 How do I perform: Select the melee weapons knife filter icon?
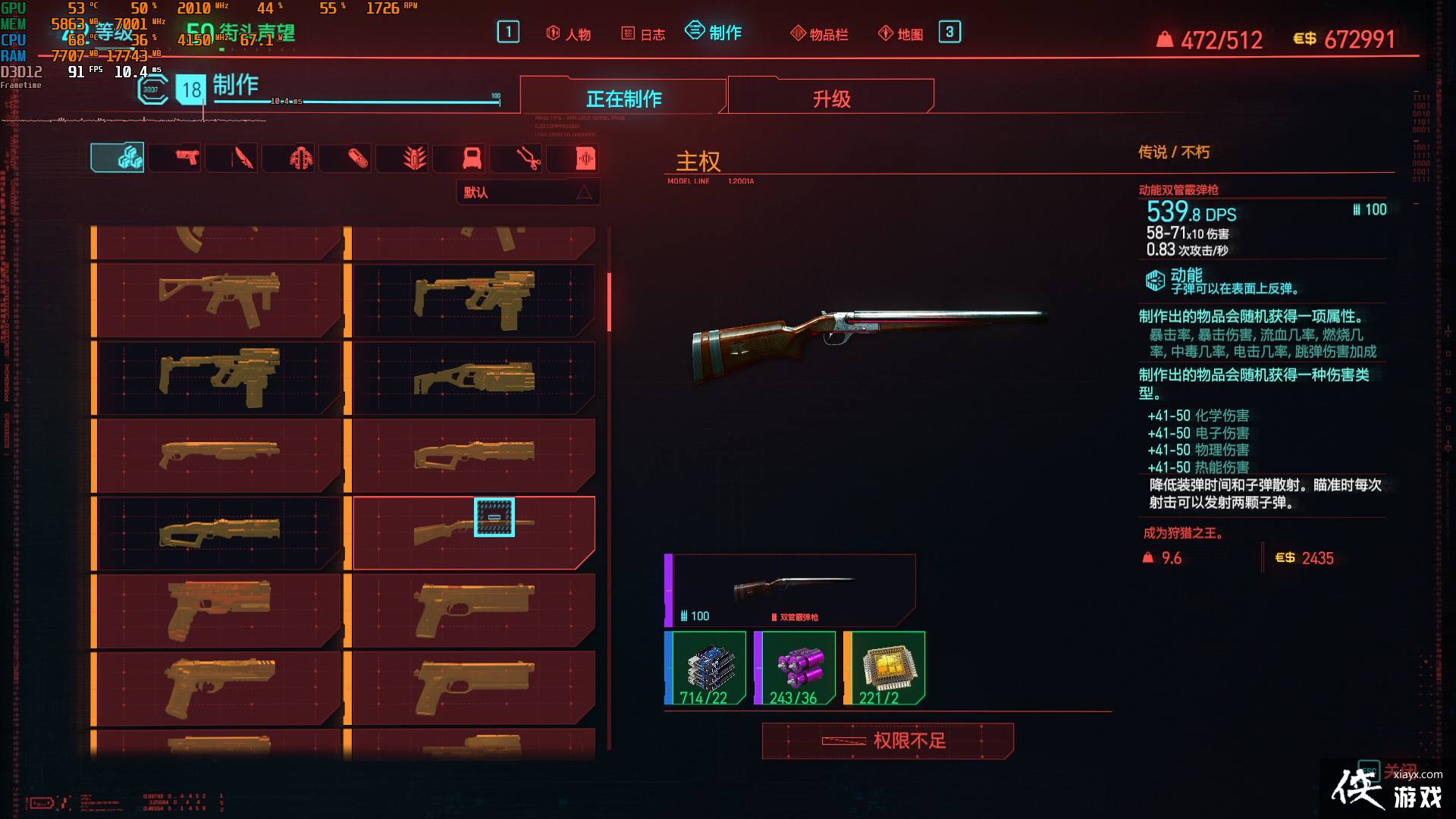tap(231, 158)
